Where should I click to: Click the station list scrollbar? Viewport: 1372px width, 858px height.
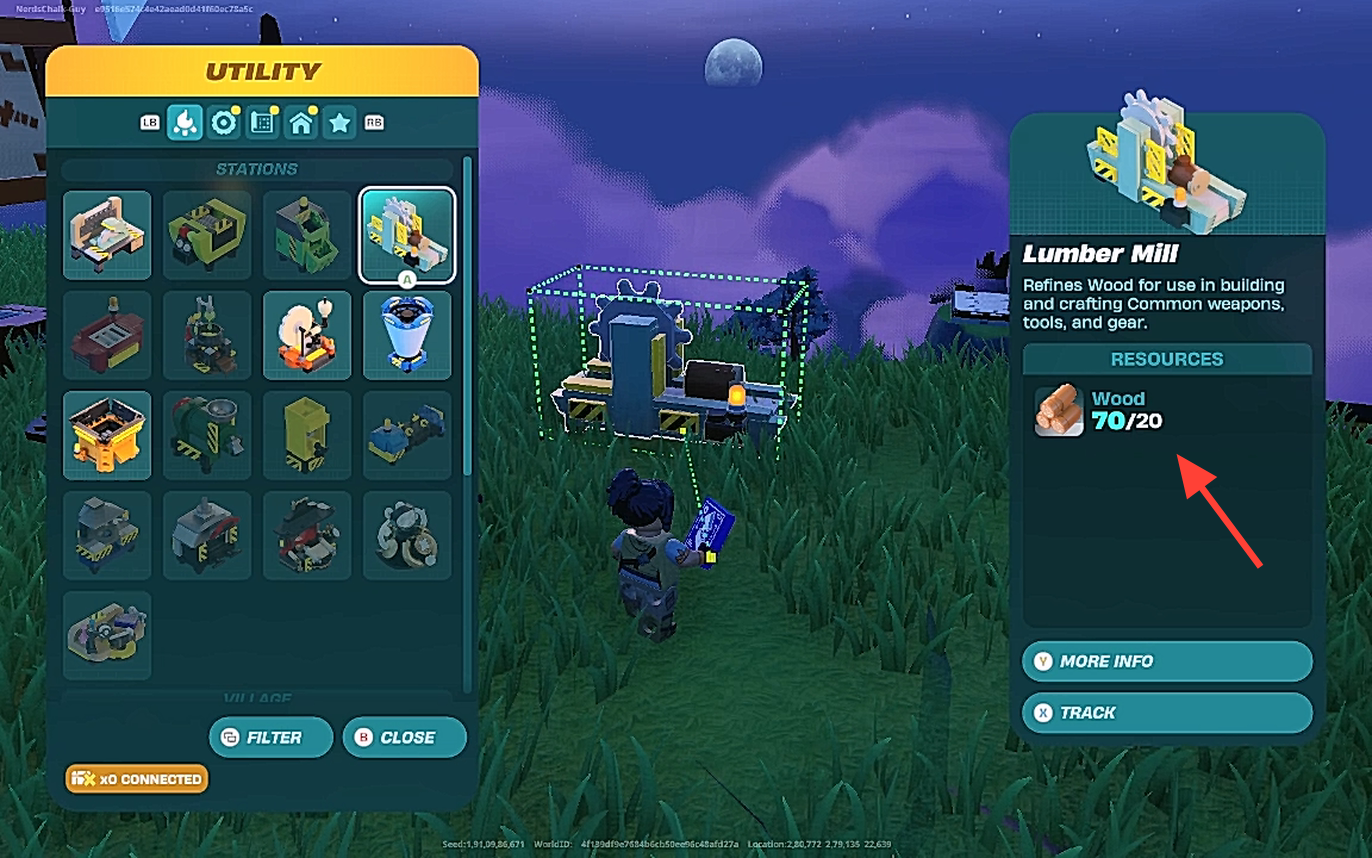[467, 320]
